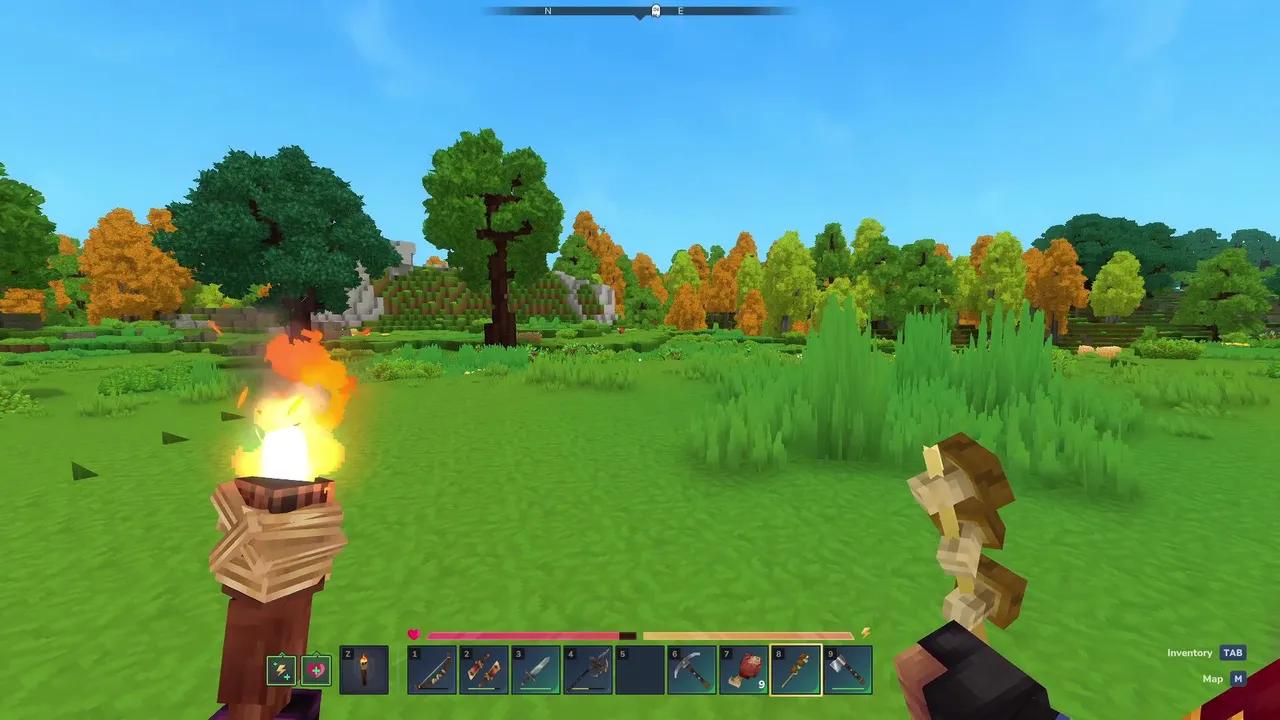This screenshot has height=720, width=1280.
Task: Click the M keybind badge
Action: tap(1237, 678)
